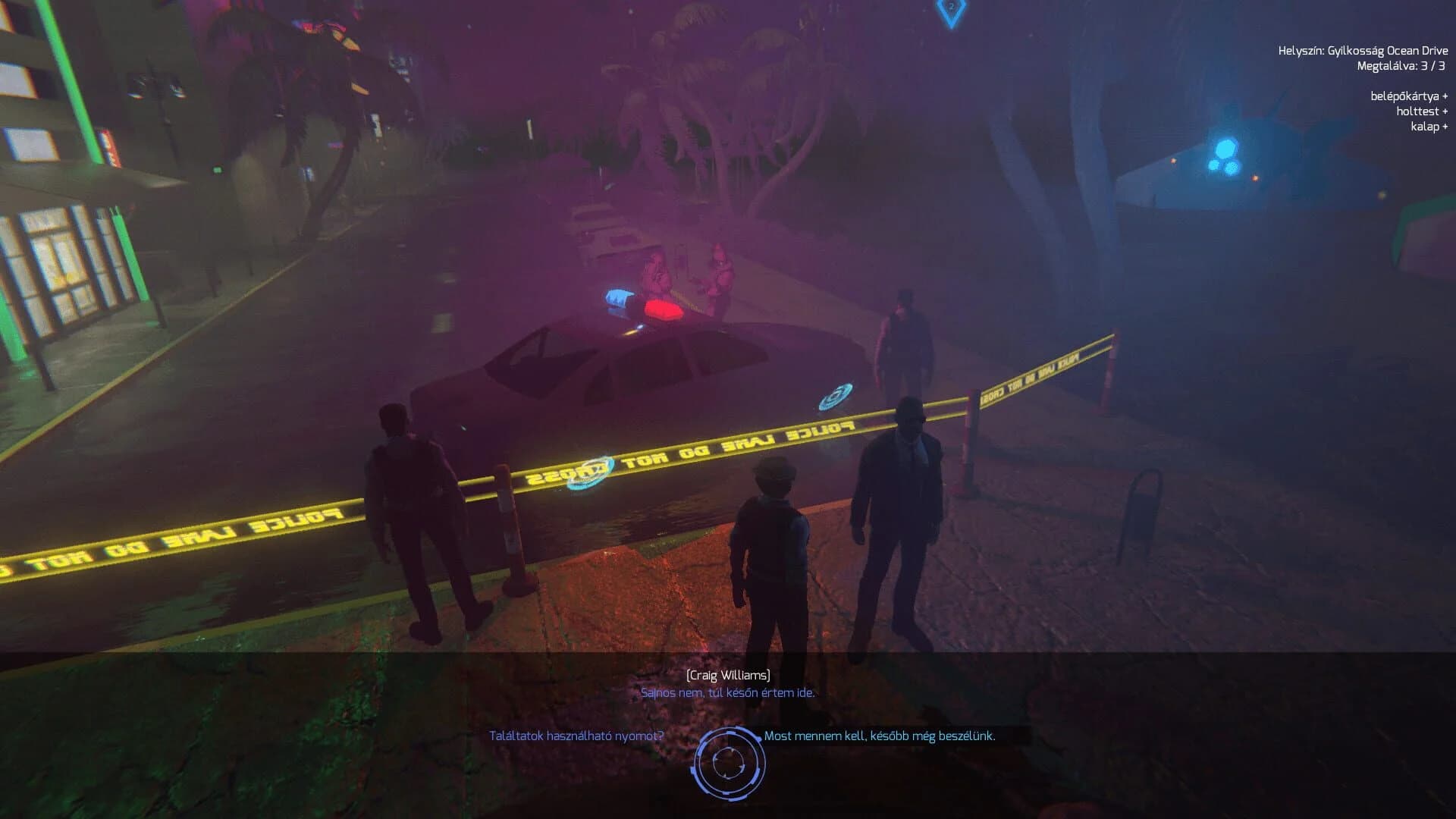Expand the "holttest +" clue entry
The height and width of the screenshot is (819, 1456).
pos(1422,112)
